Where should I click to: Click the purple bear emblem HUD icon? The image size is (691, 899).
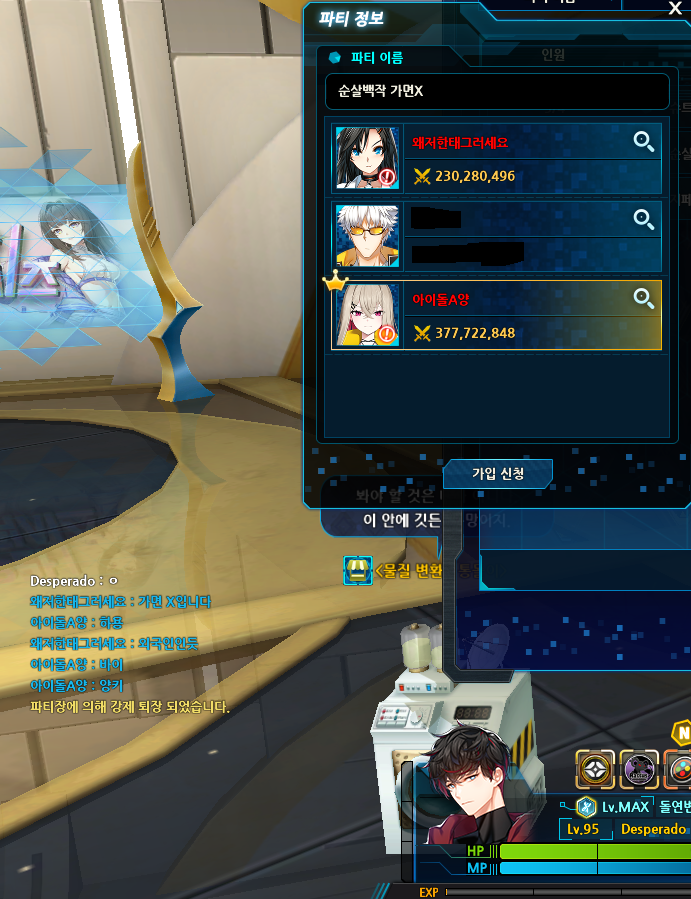639,769
